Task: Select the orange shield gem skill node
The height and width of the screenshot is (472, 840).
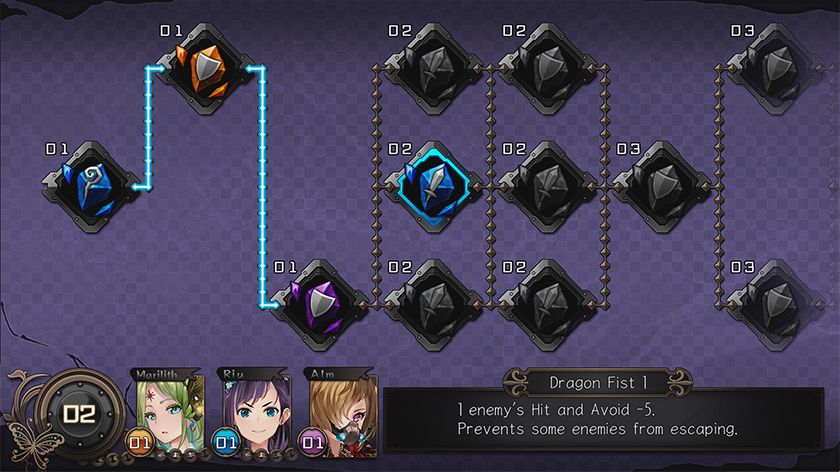Action: (x=206, y=68)
